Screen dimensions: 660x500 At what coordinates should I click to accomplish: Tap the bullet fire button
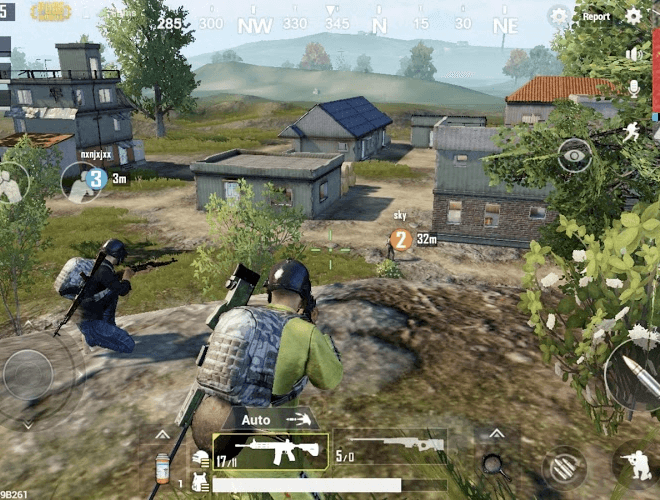click(634, 374)
